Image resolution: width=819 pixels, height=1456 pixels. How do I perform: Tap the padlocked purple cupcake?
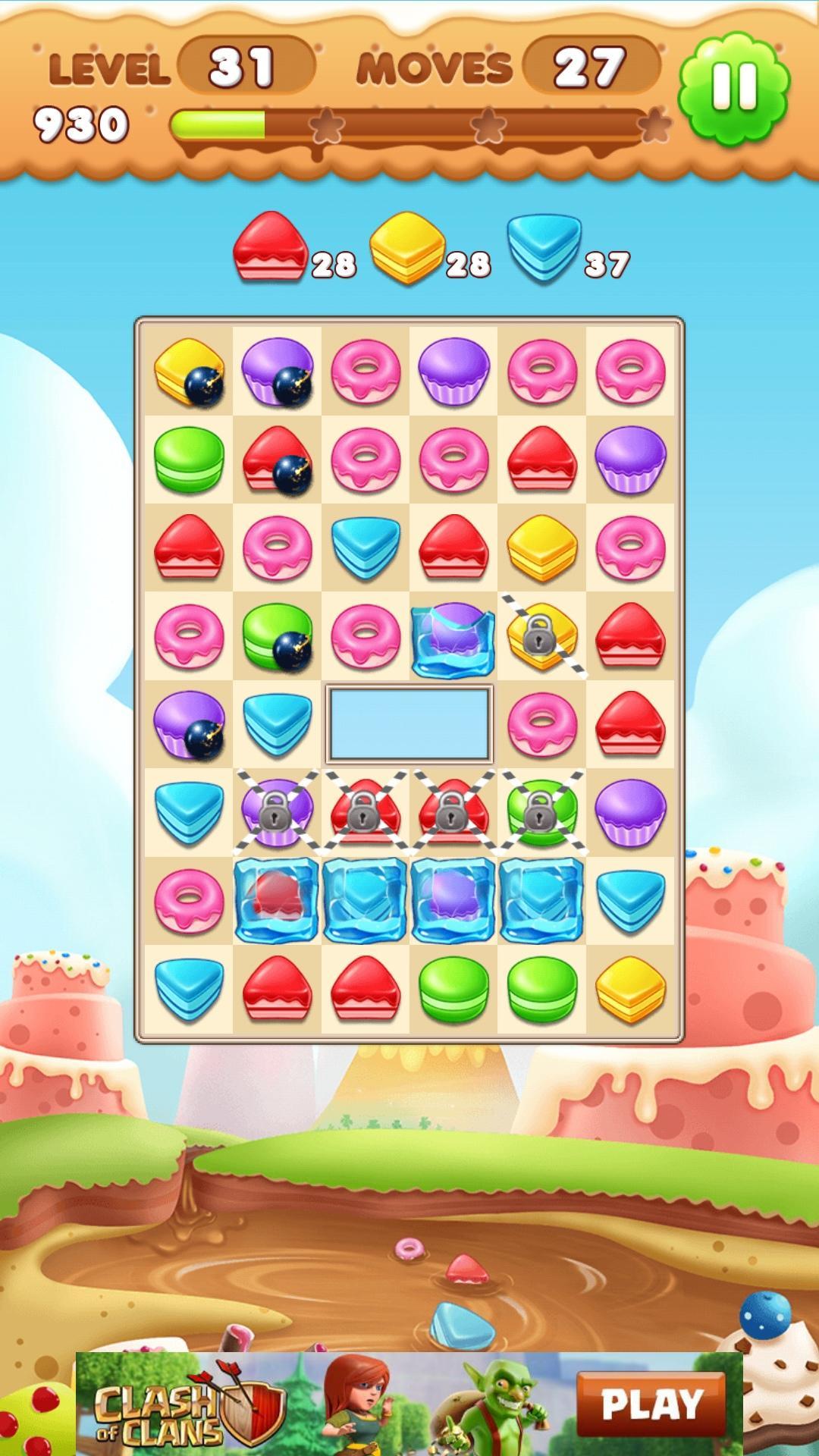(x=277, y=811)
